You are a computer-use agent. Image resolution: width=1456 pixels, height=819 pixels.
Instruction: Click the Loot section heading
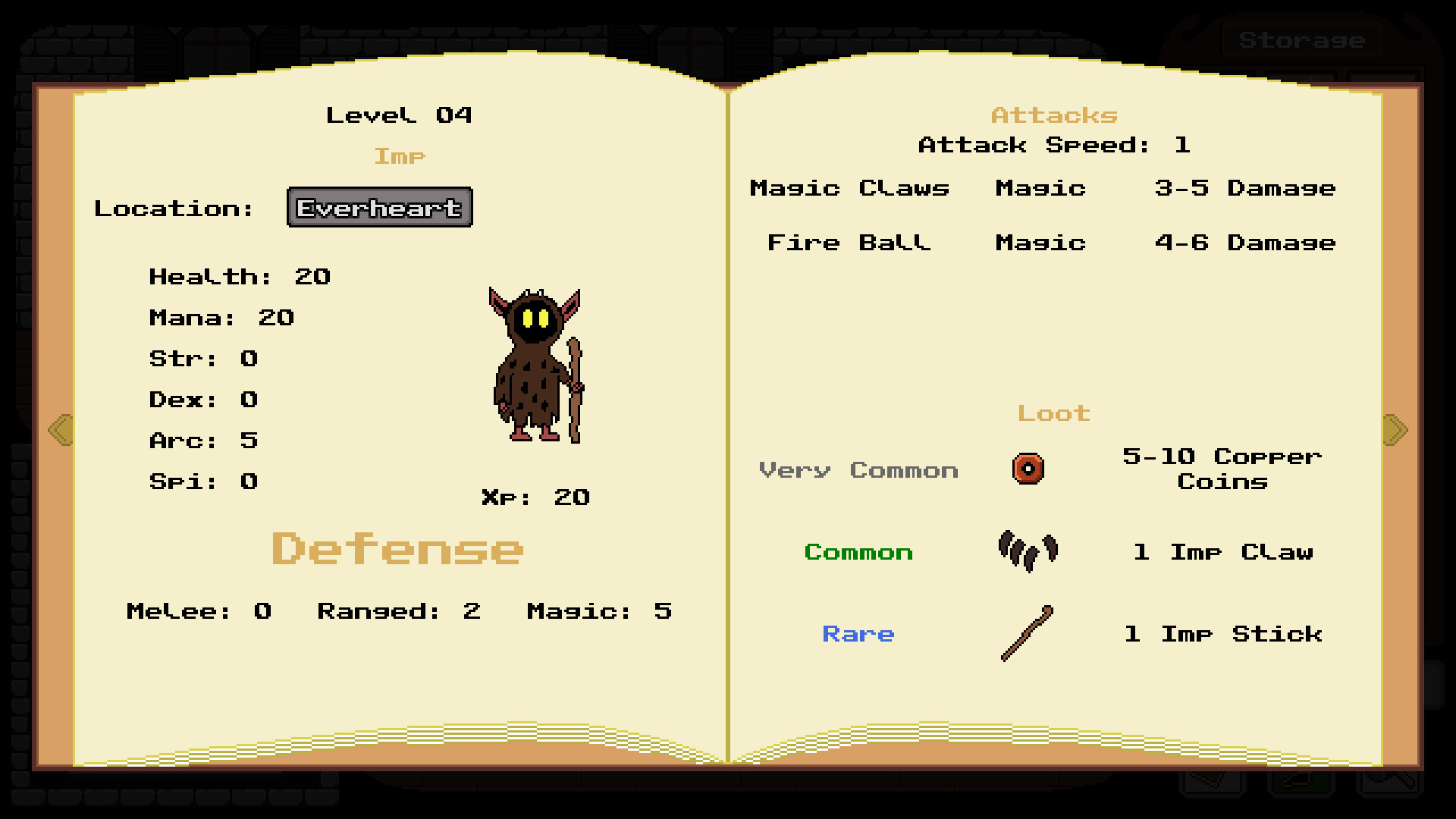coord(1053,413)
